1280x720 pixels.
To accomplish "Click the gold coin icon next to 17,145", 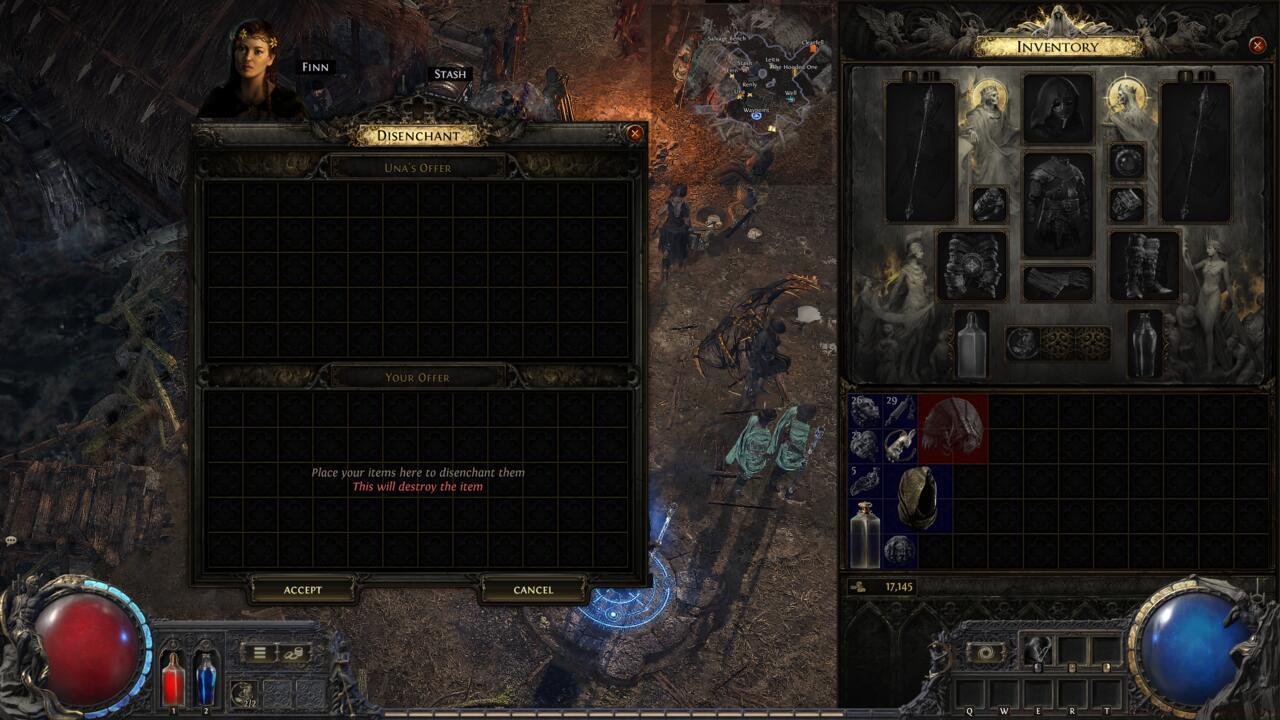I will click(x=858, y=586).
